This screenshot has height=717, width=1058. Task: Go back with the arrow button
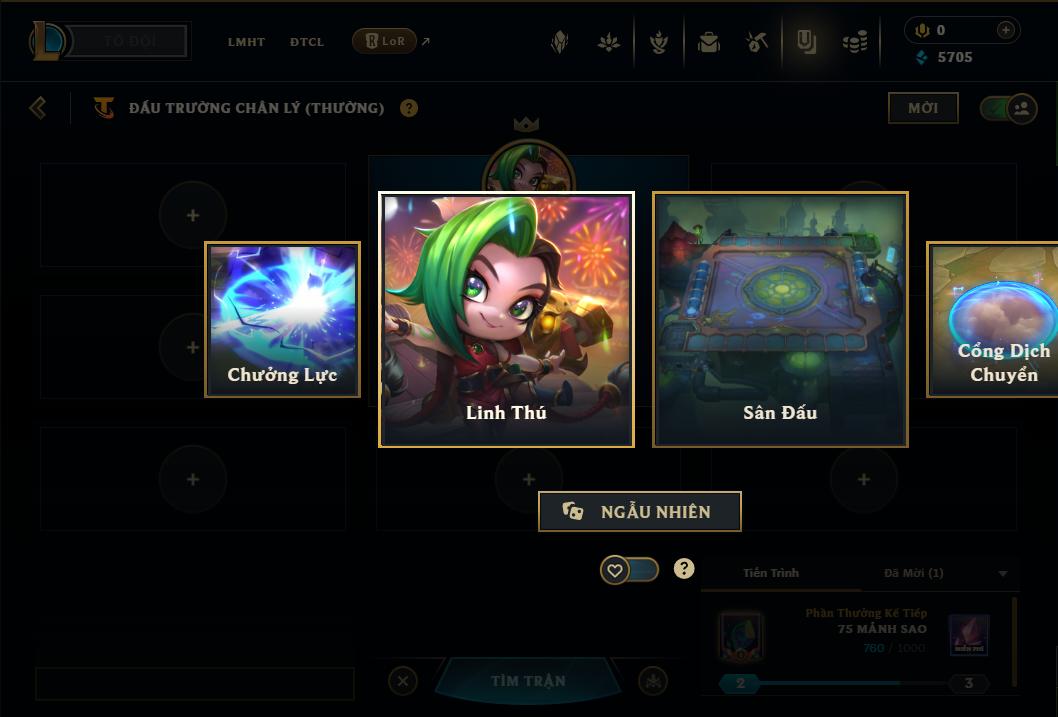click(x=38, y=107)
